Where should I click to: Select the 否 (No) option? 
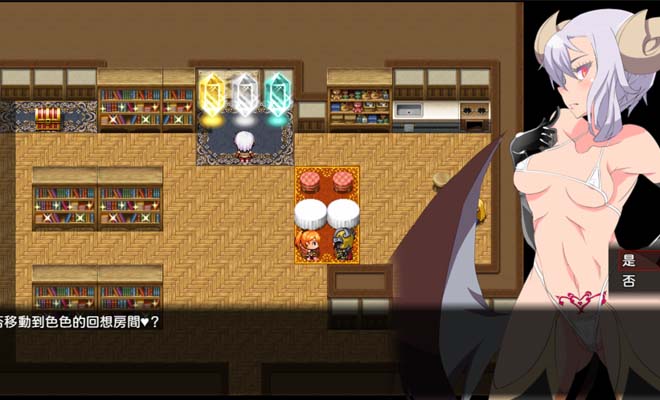(x=631, y=282)
